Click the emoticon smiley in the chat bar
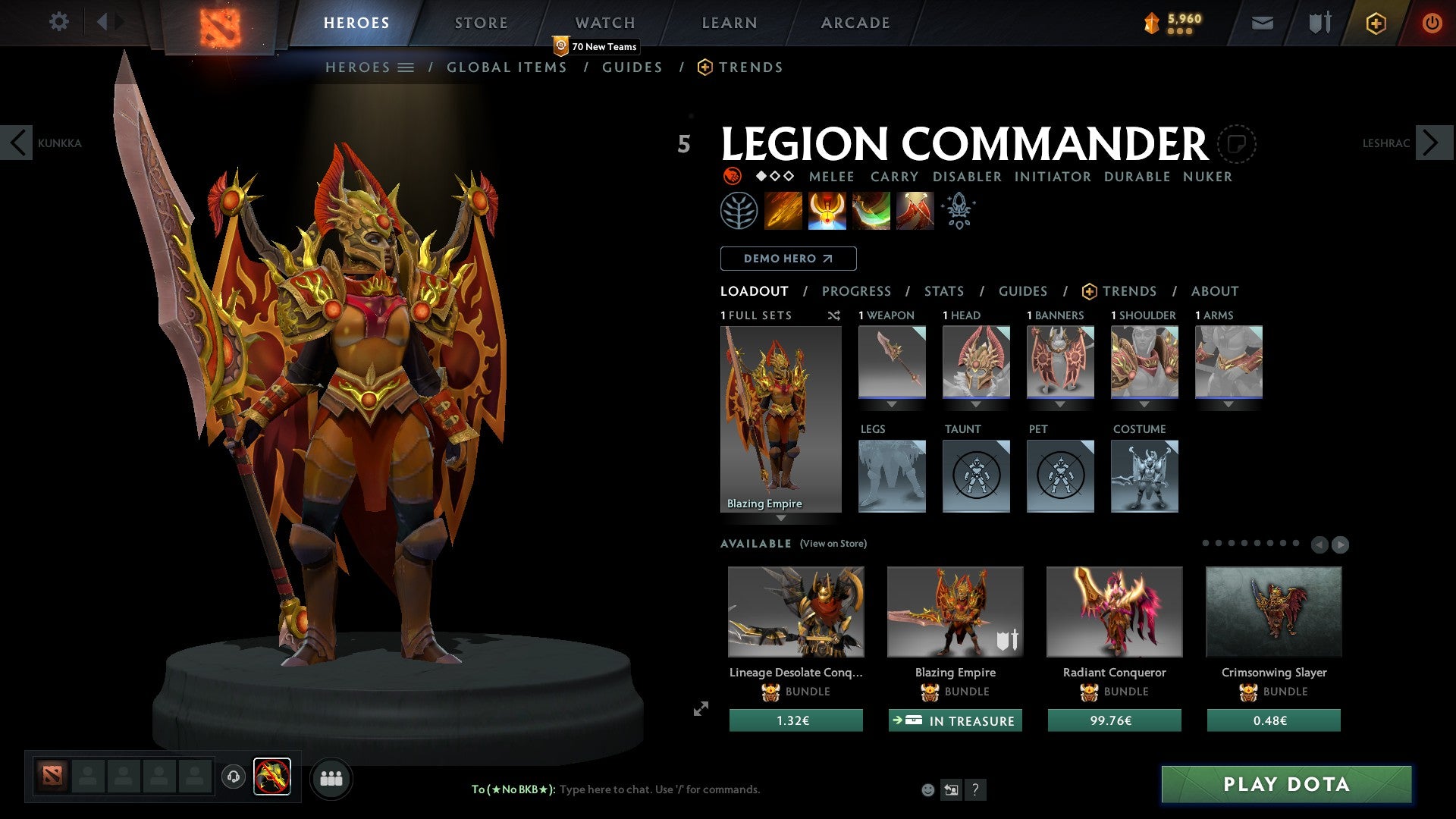 (x=928, y=789)
